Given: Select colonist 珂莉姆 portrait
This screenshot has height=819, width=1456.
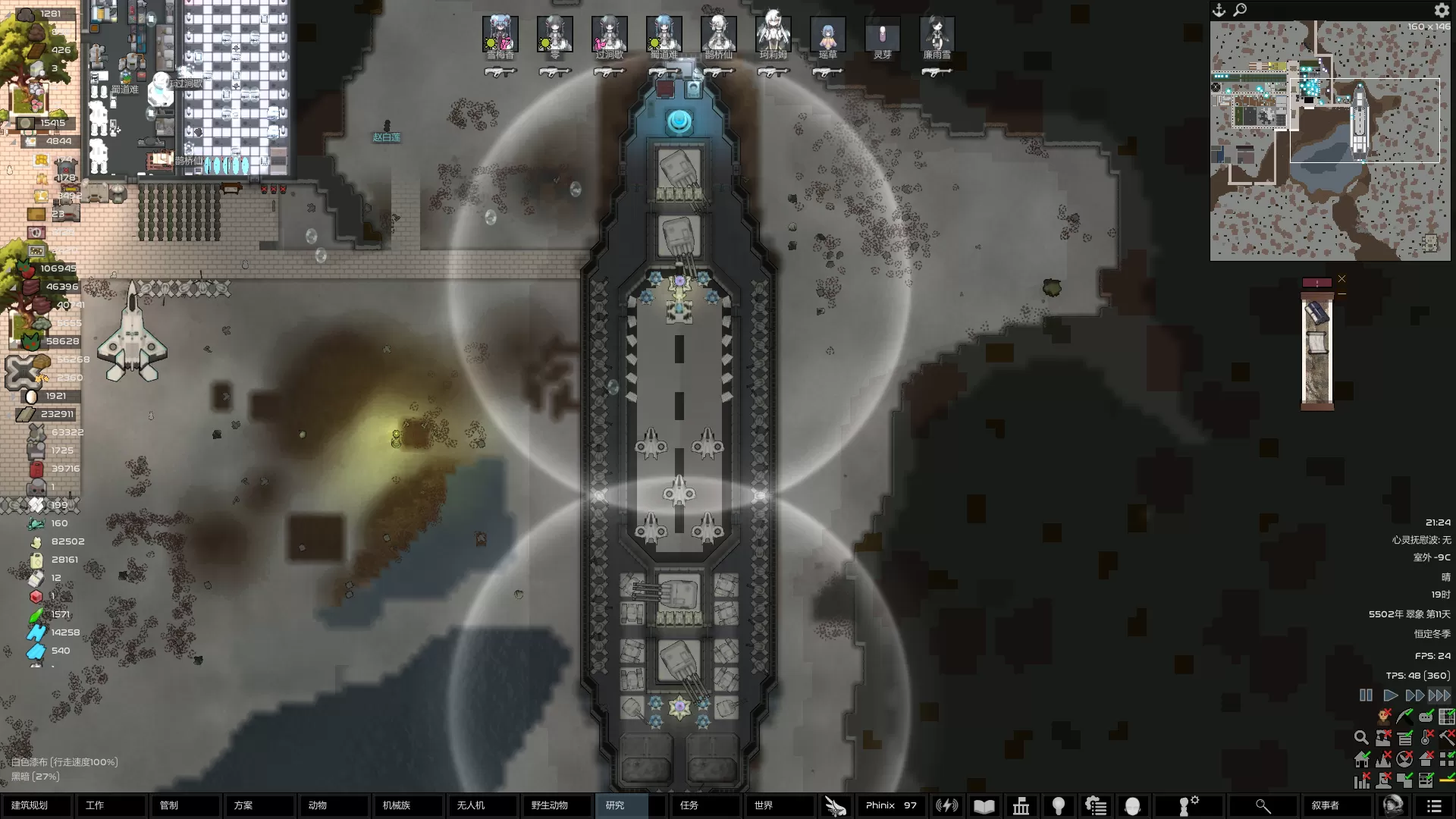Looking at the screenshot, I should click(x=773, y=35).
